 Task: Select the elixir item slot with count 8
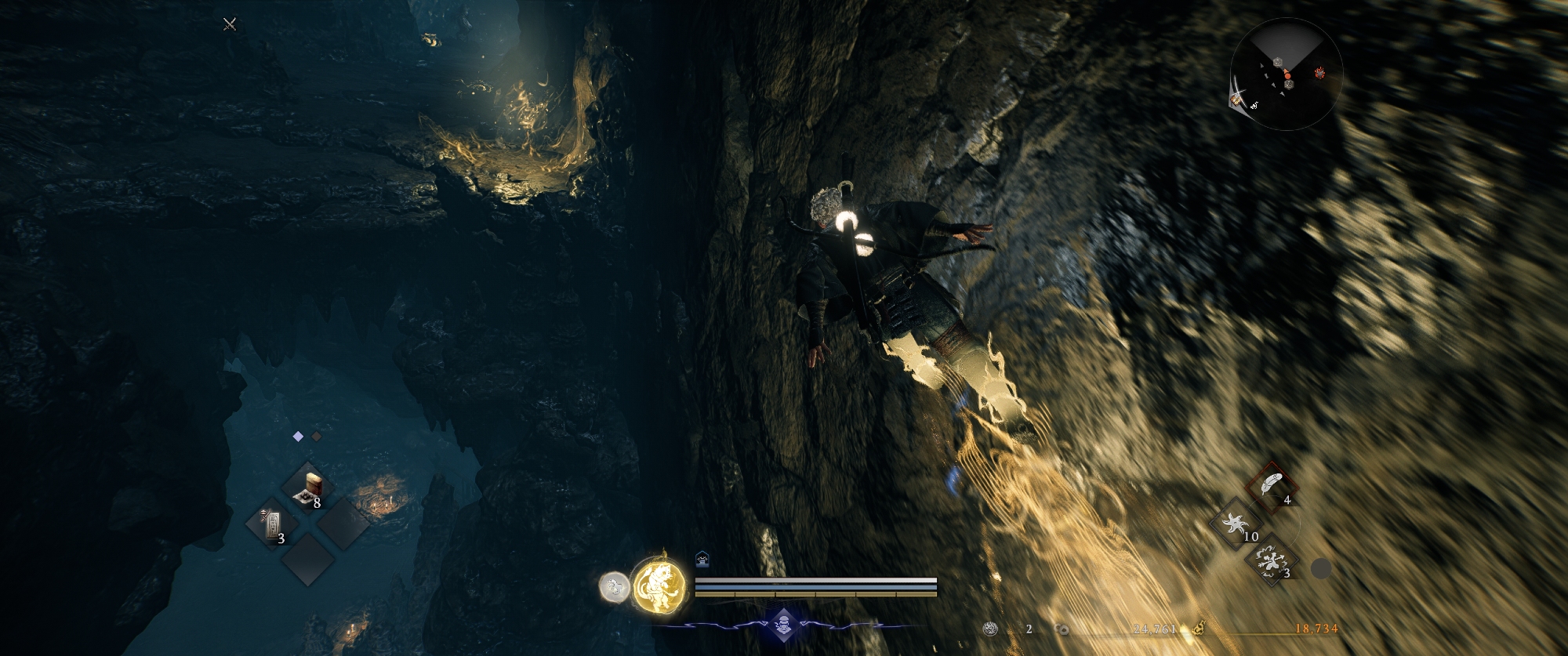pos(308,488)
